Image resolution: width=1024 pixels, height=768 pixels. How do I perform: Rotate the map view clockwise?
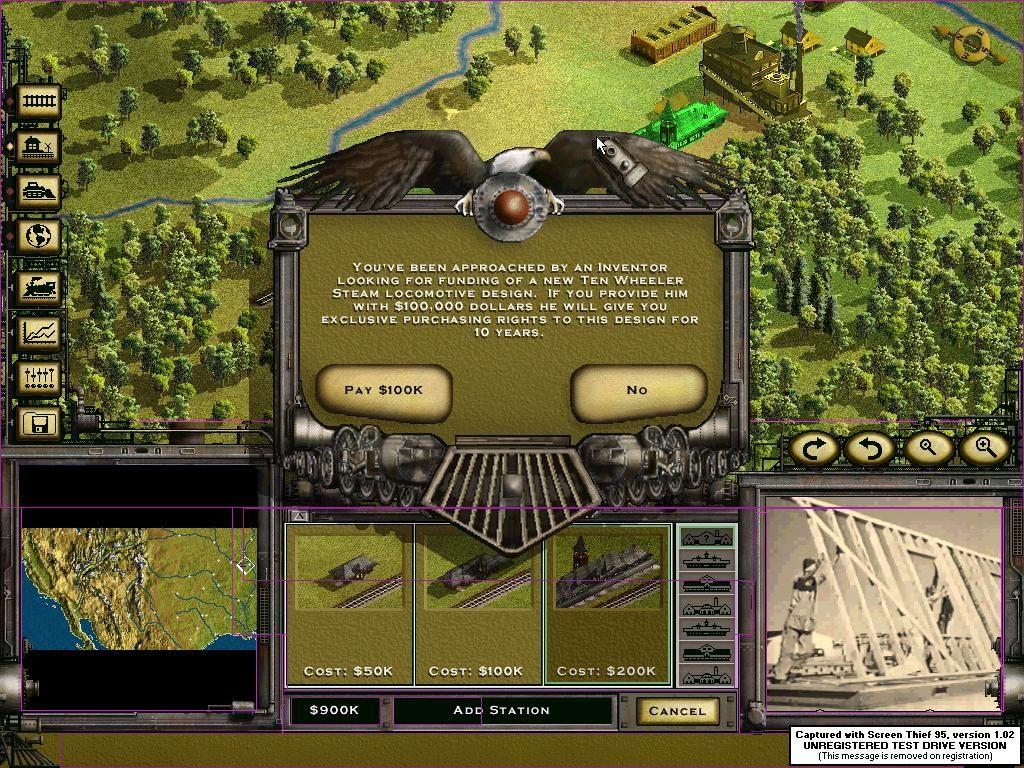[x=813, y=448]
